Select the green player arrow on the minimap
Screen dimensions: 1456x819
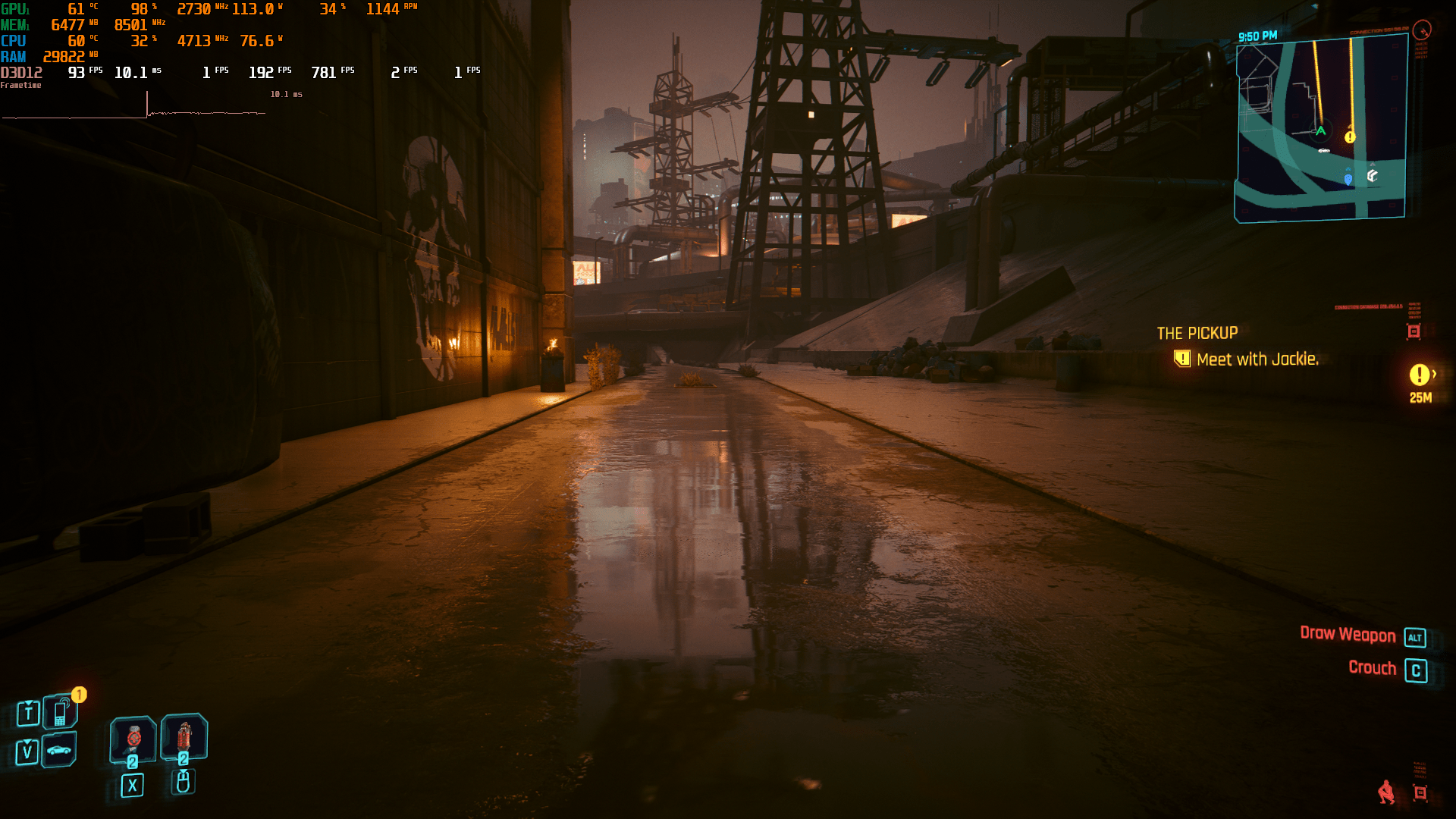point(1320,130)
